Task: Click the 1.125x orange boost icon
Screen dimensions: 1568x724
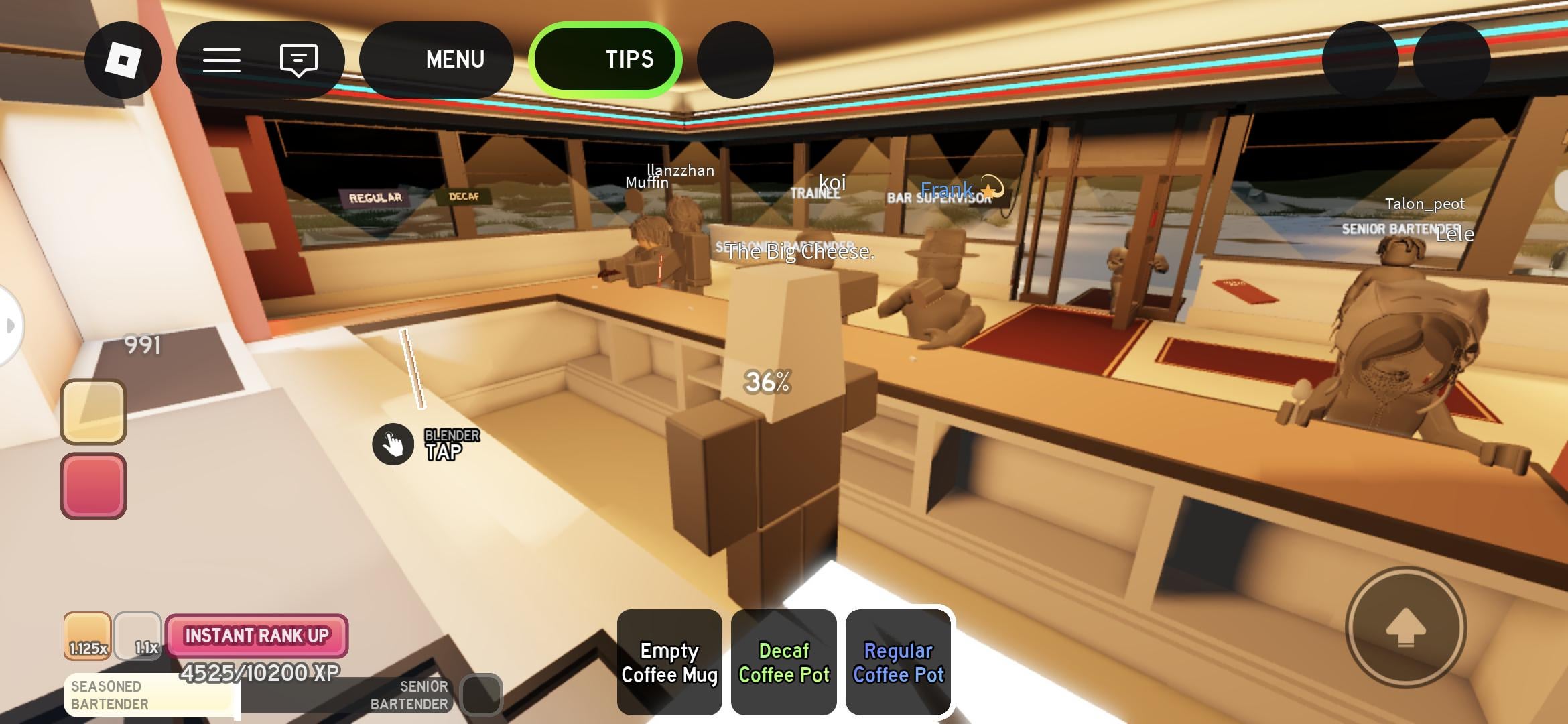Action: pos(87,636)
